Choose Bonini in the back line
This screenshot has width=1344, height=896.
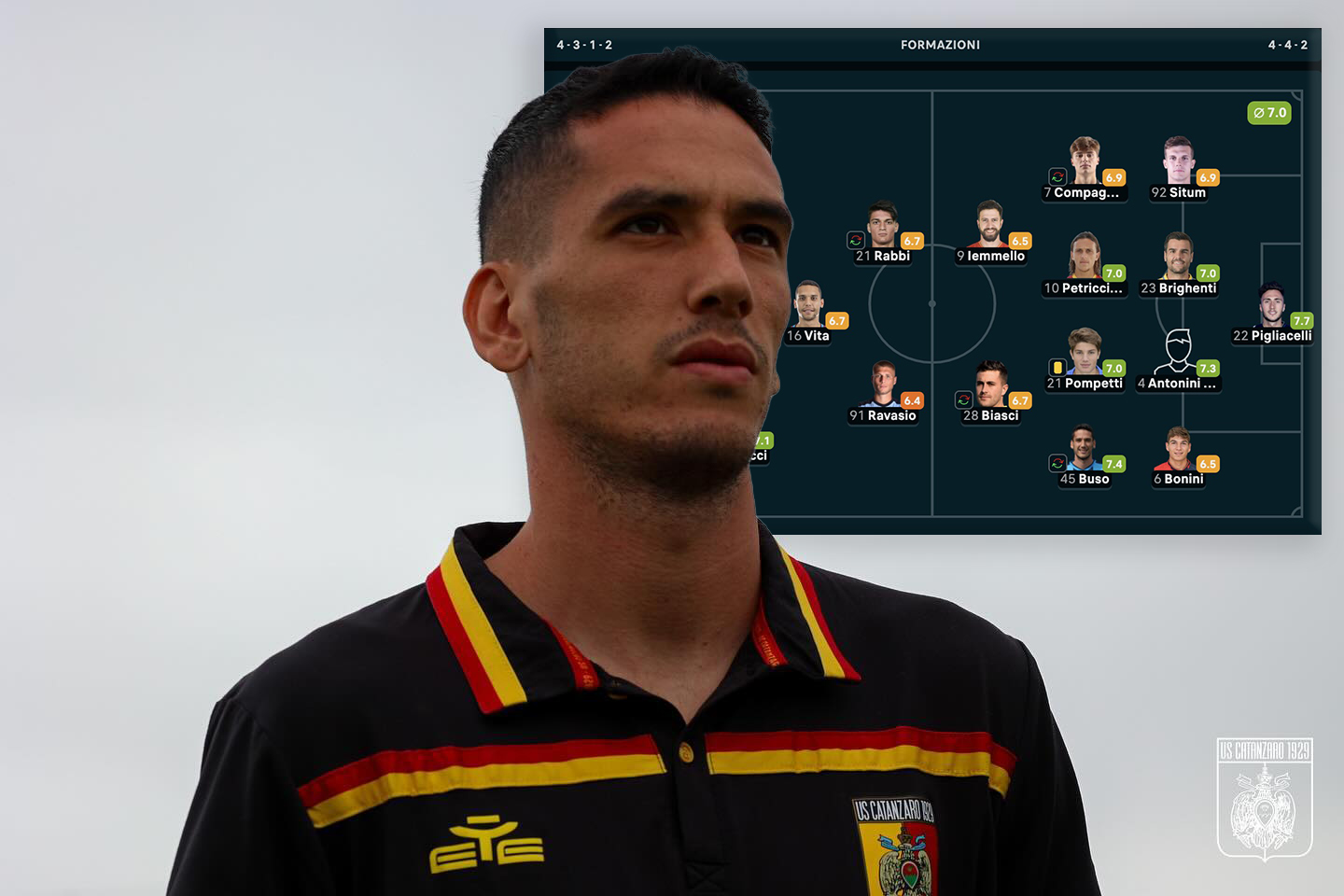(1178, 449)
